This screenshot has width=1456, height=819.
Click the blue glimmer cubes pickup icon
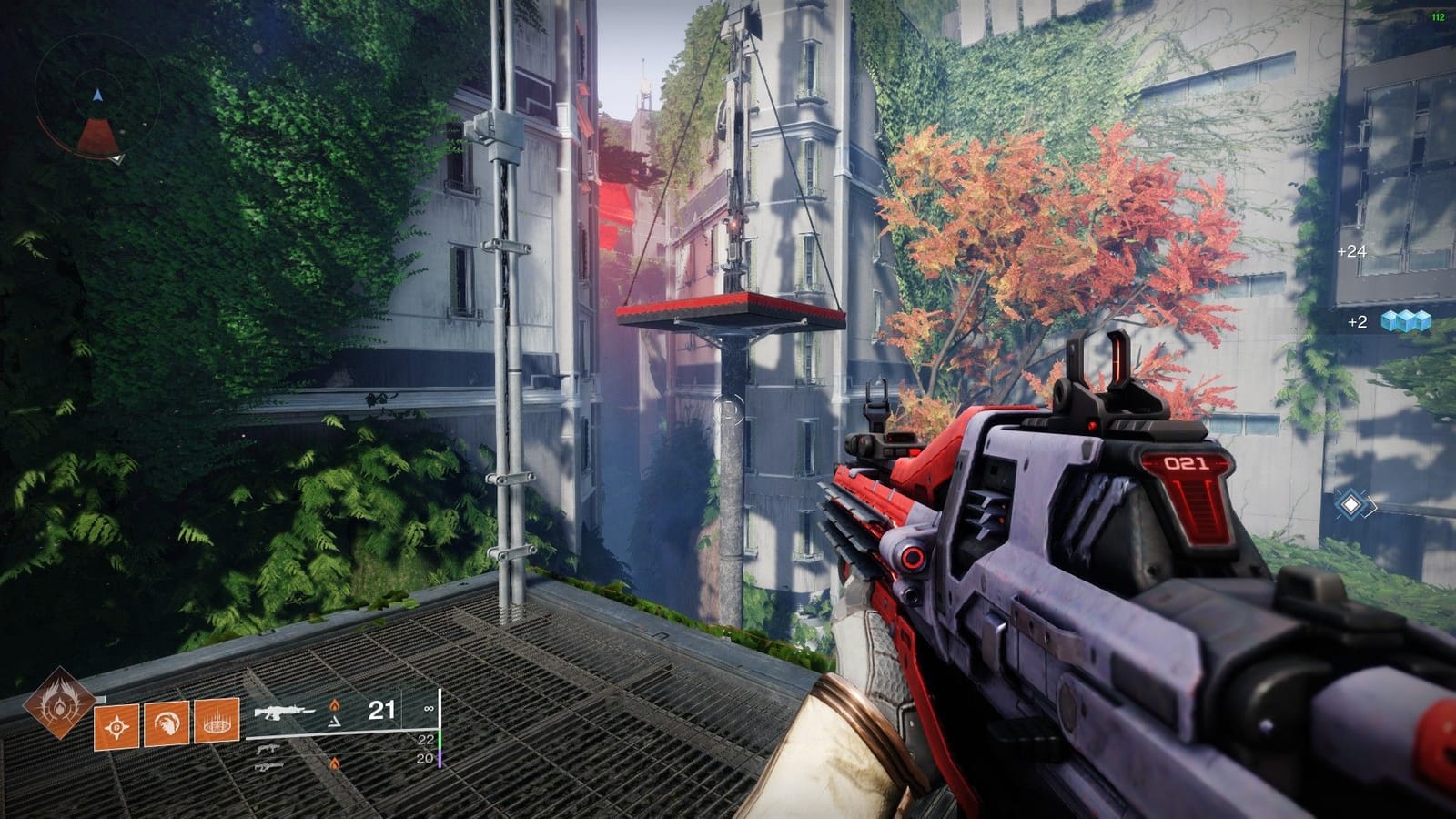pos(1404,321)
